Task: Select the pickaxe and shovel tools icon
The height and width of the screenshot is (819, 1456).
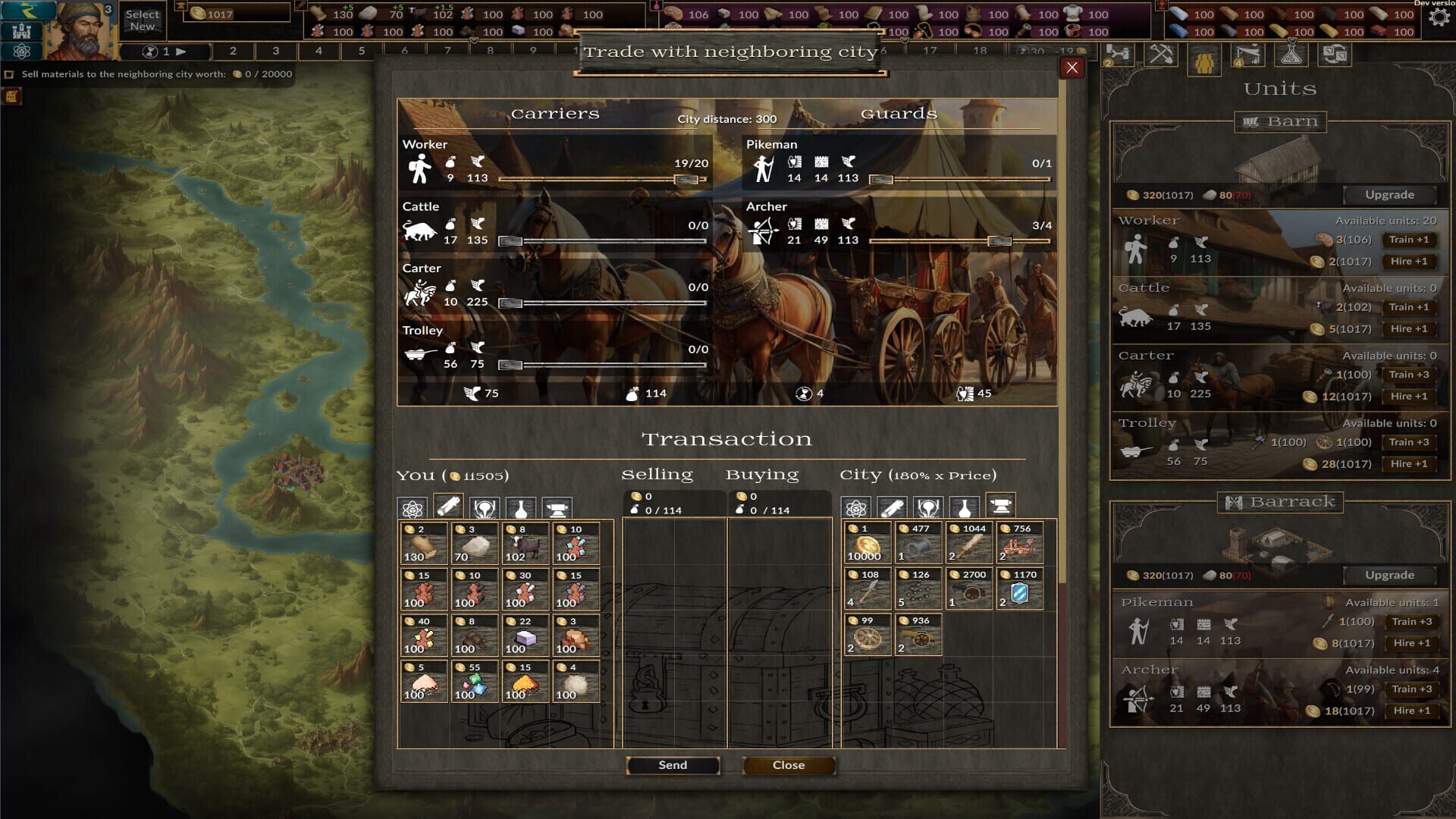Action: pyautogui.click(x=1160, y=55)
